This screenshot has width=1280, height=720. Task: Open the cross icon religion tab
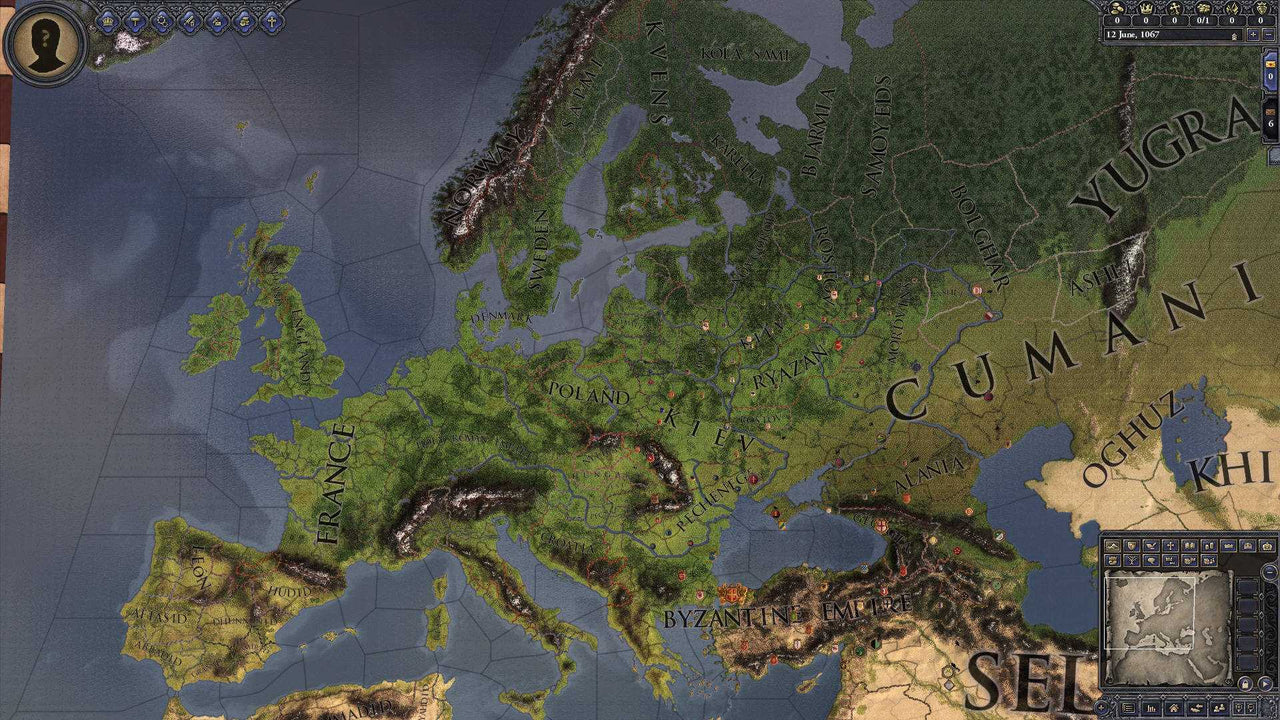[271, 18]
